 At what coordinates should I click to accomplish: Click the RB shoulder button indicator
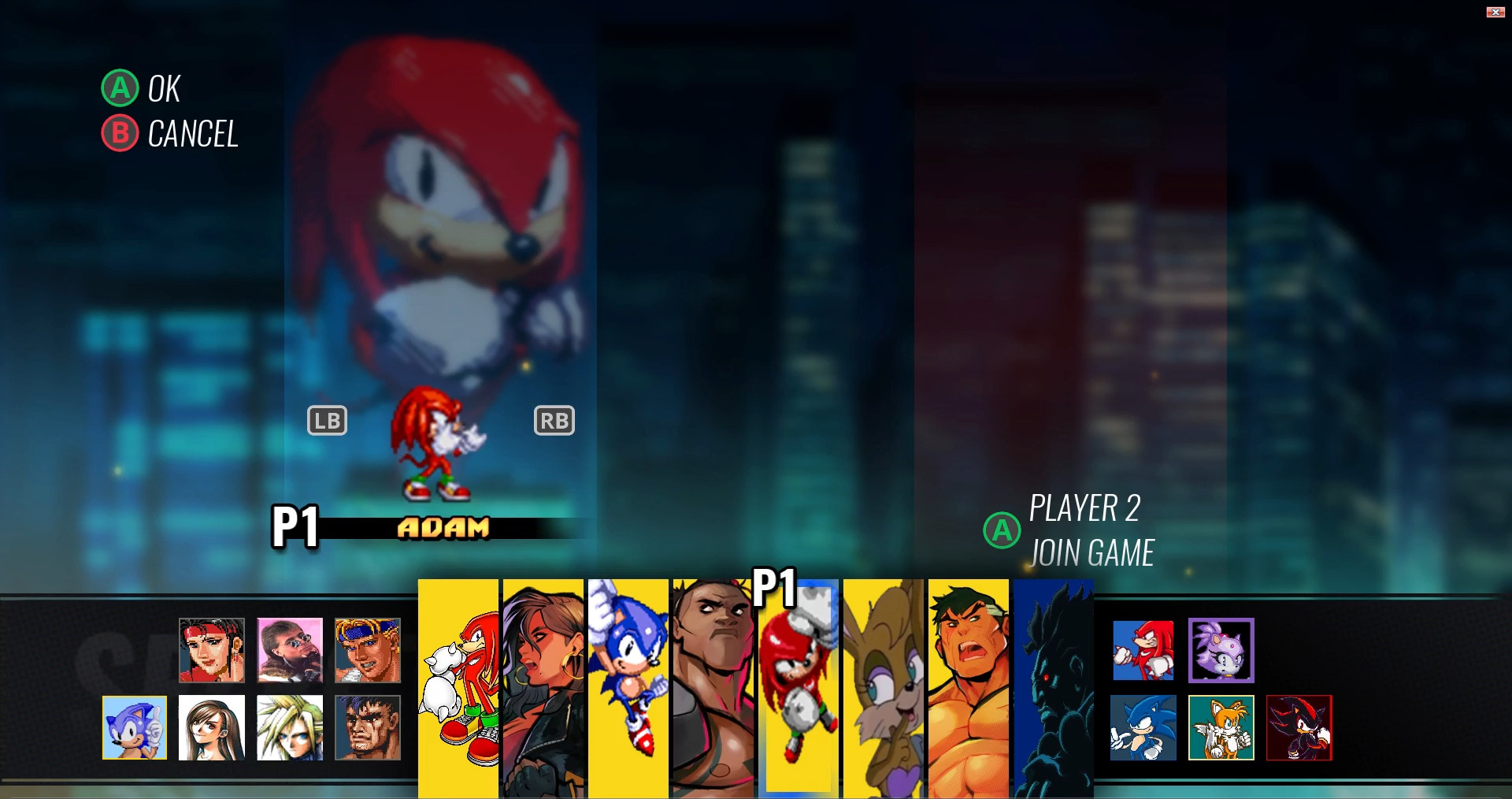click(x=554, y=420)
